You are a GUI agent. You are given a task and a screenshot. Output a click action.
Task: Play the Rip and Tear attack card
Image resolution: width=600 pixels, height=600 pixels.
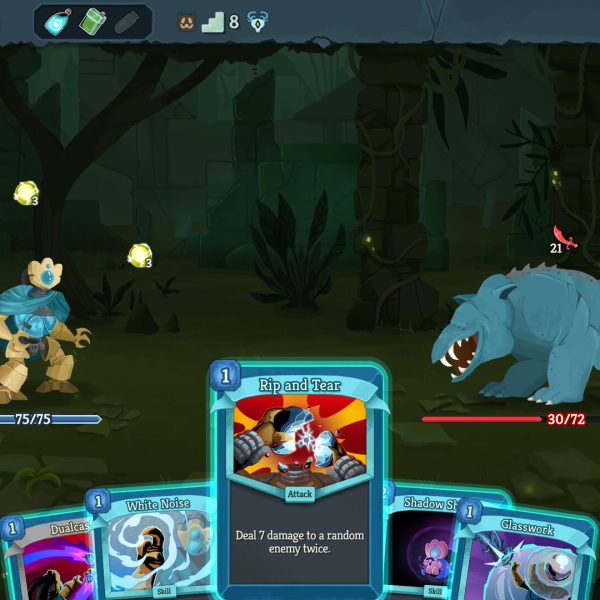(x=299, y=480)
